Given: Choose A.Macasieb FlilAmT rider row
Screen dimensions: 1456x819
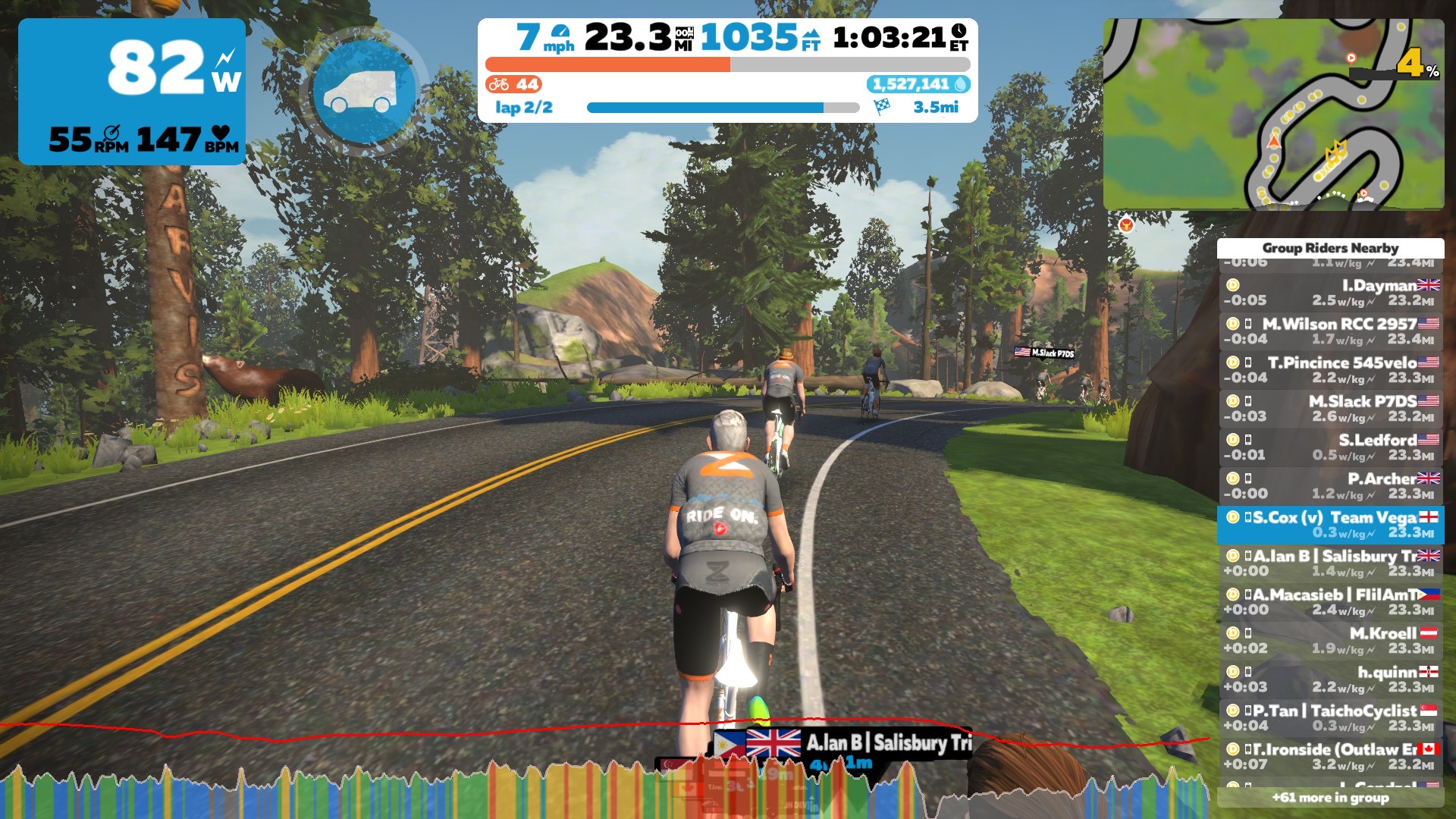Looking at the screenshot, I should [x=1330, y=602].
